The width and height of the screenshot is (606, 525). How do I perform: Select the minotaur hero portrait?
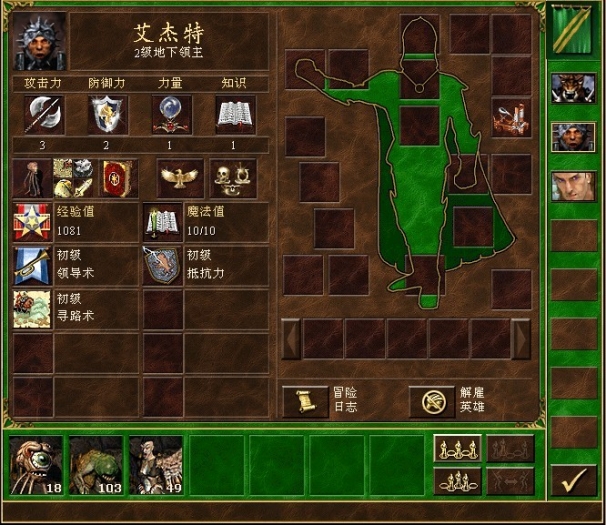point(573,87)
